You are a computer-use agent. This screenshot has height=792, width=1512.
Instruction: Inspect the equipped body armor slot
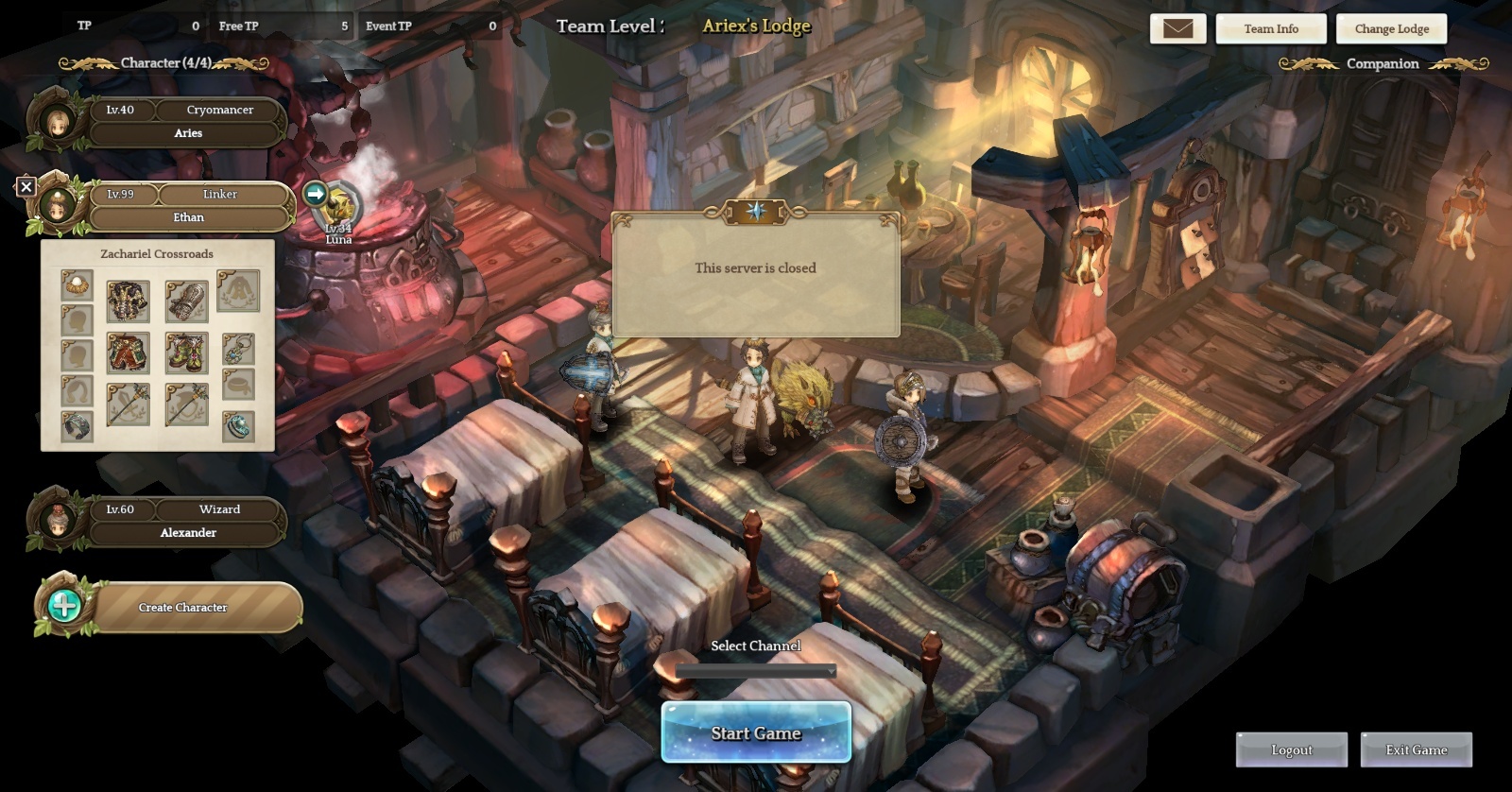tap(128, 301)
